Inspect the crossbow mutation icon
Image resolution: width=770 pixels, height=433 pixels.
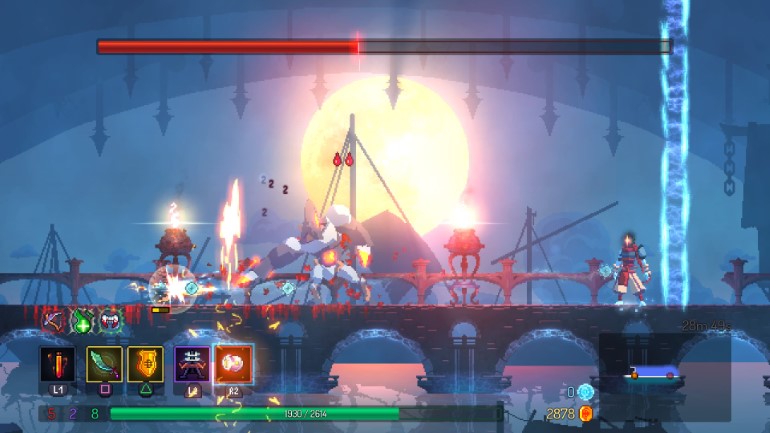click(x=54, y=321)
